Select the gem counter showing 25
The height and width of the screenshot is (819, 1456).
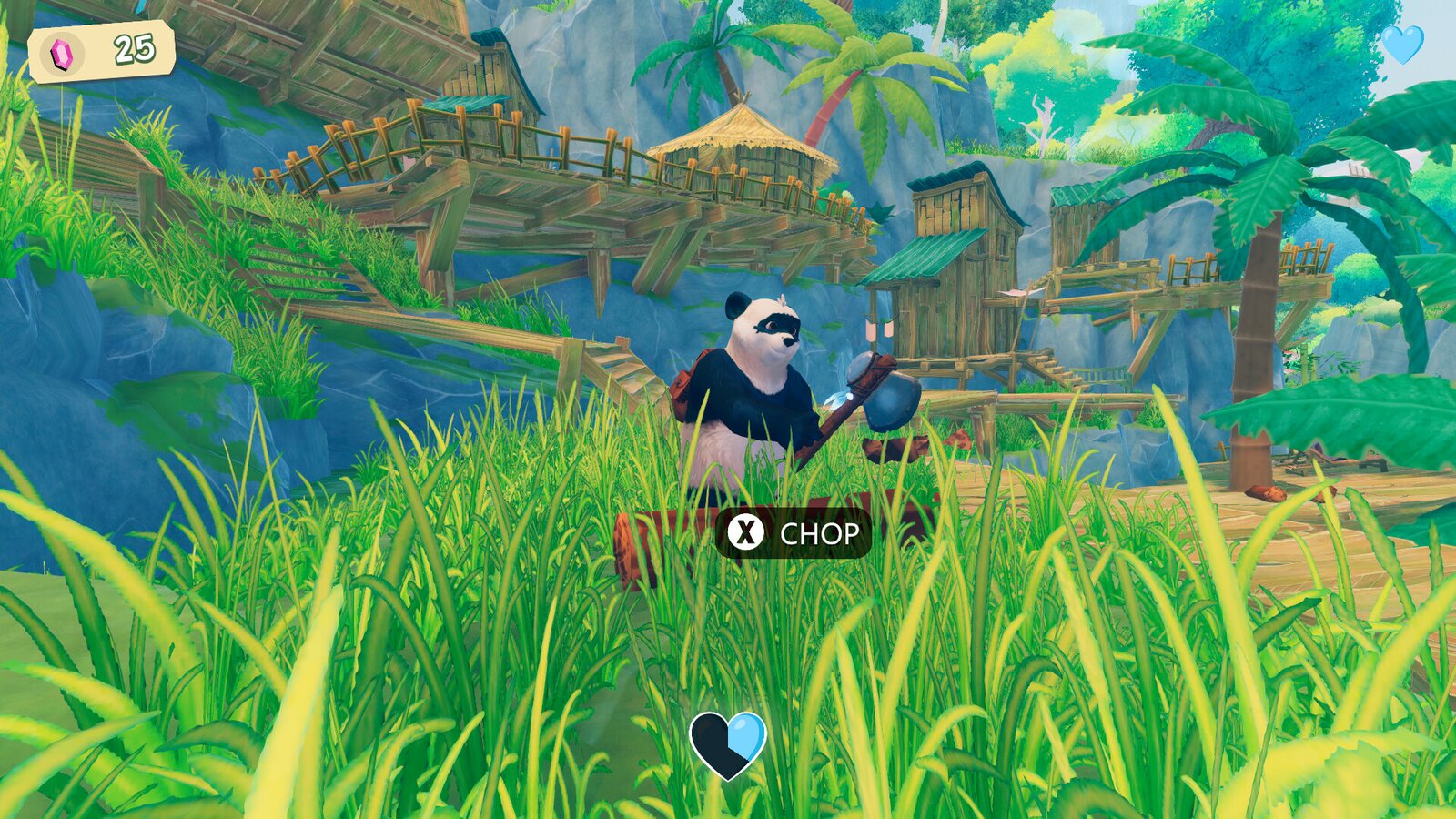[133, 48]
